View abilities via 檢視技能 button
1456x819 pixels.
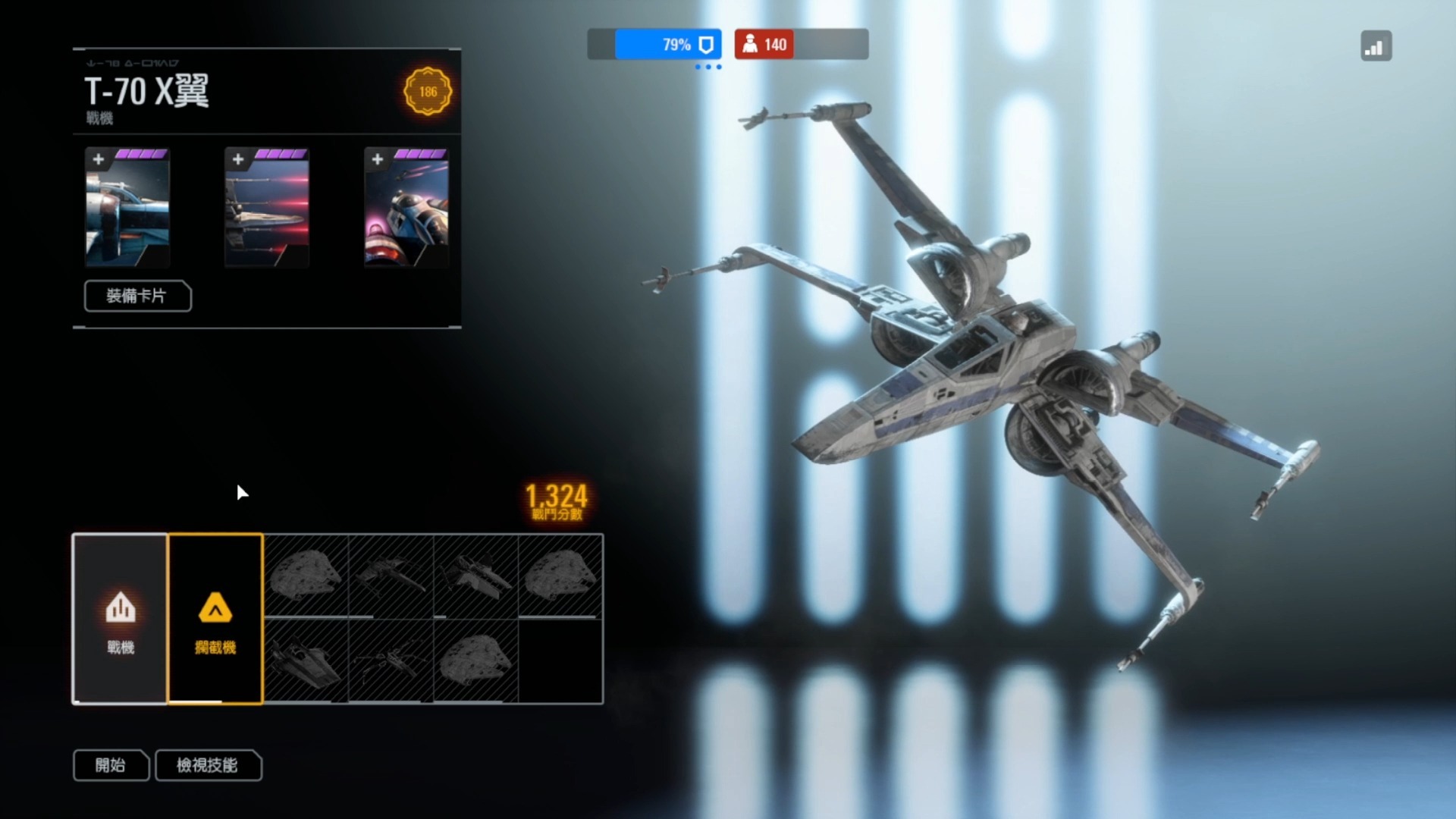pyautogui.click(x=208, y=765)
